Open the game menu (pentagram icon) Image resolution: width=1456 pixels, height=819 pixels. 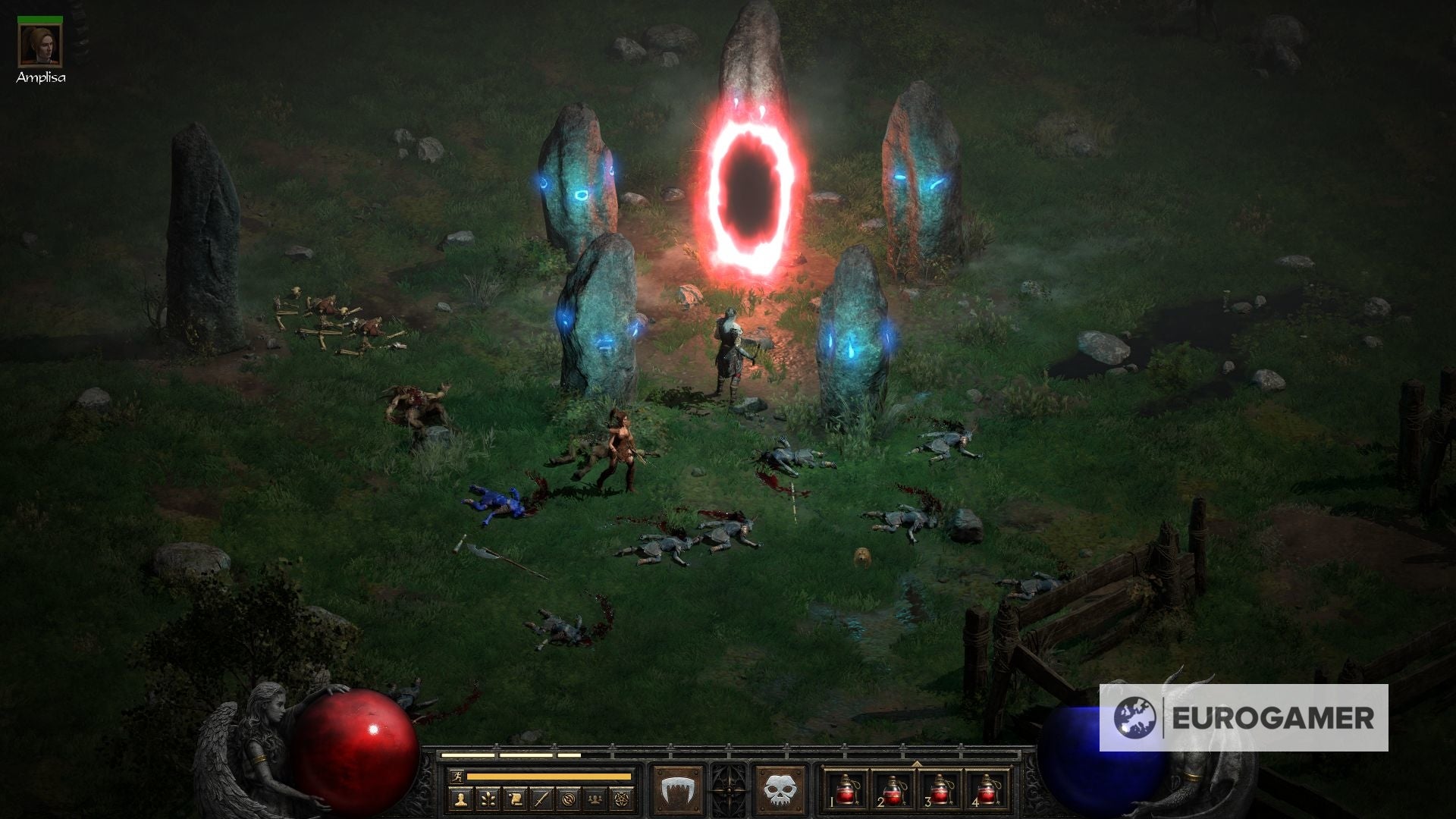(x=621, y=799)
